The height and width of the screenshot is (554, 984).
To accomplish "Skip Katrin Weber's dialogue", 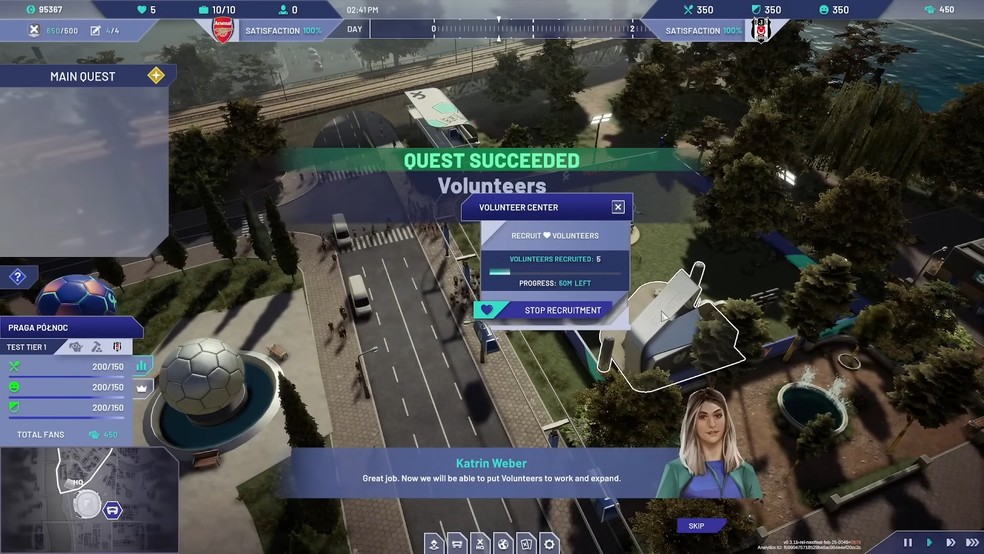I will [x=696, y=526].
